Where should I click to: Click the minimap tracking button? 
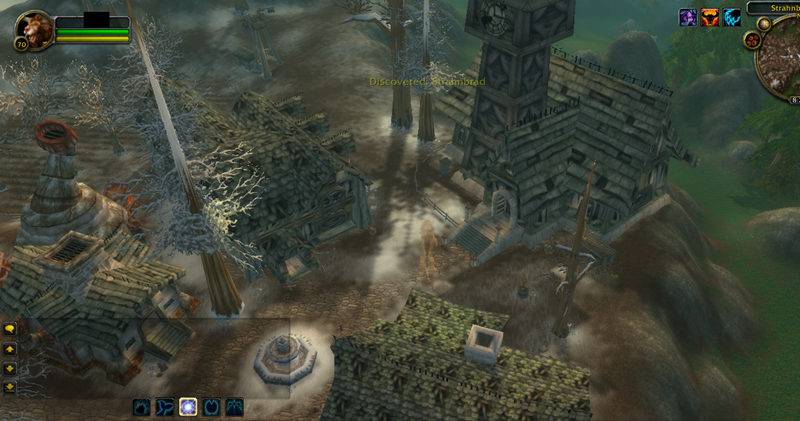coord(751,40)
